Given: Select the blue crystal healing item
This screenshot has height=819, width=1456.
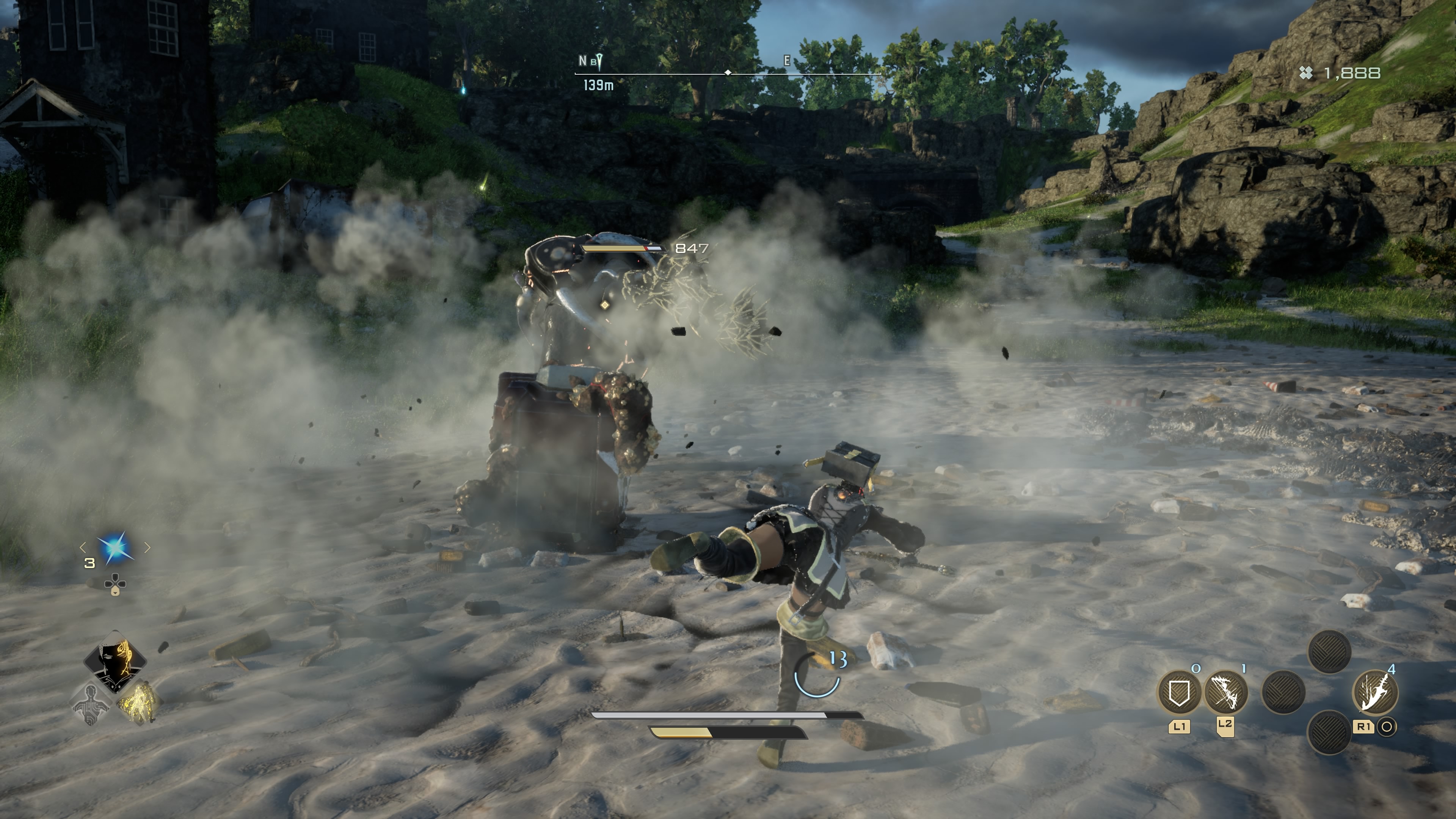Looking at the screenshot, I should 116,548.
